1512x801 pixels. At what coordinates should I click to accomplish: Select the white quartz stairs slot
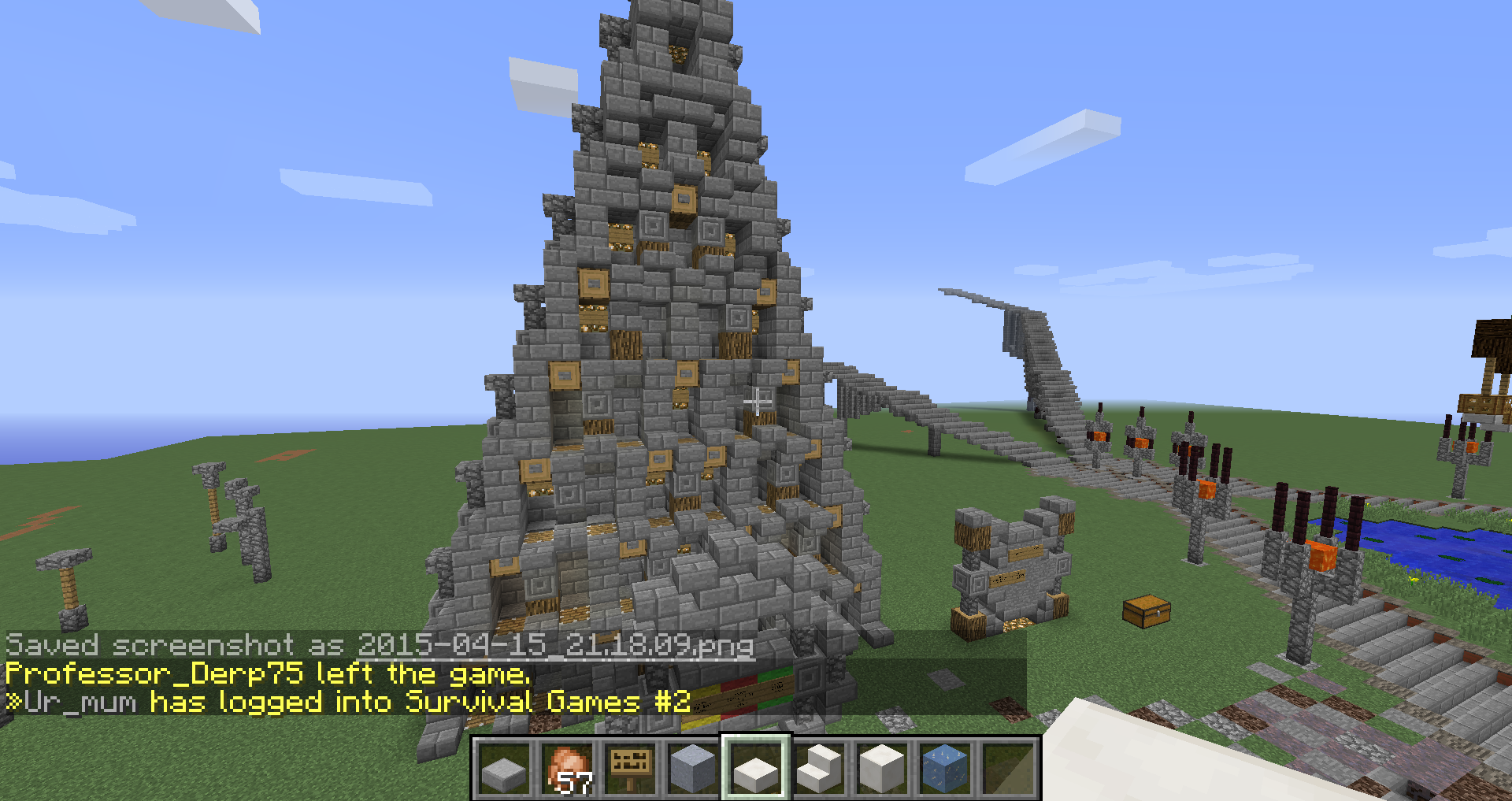pos(819,769)
